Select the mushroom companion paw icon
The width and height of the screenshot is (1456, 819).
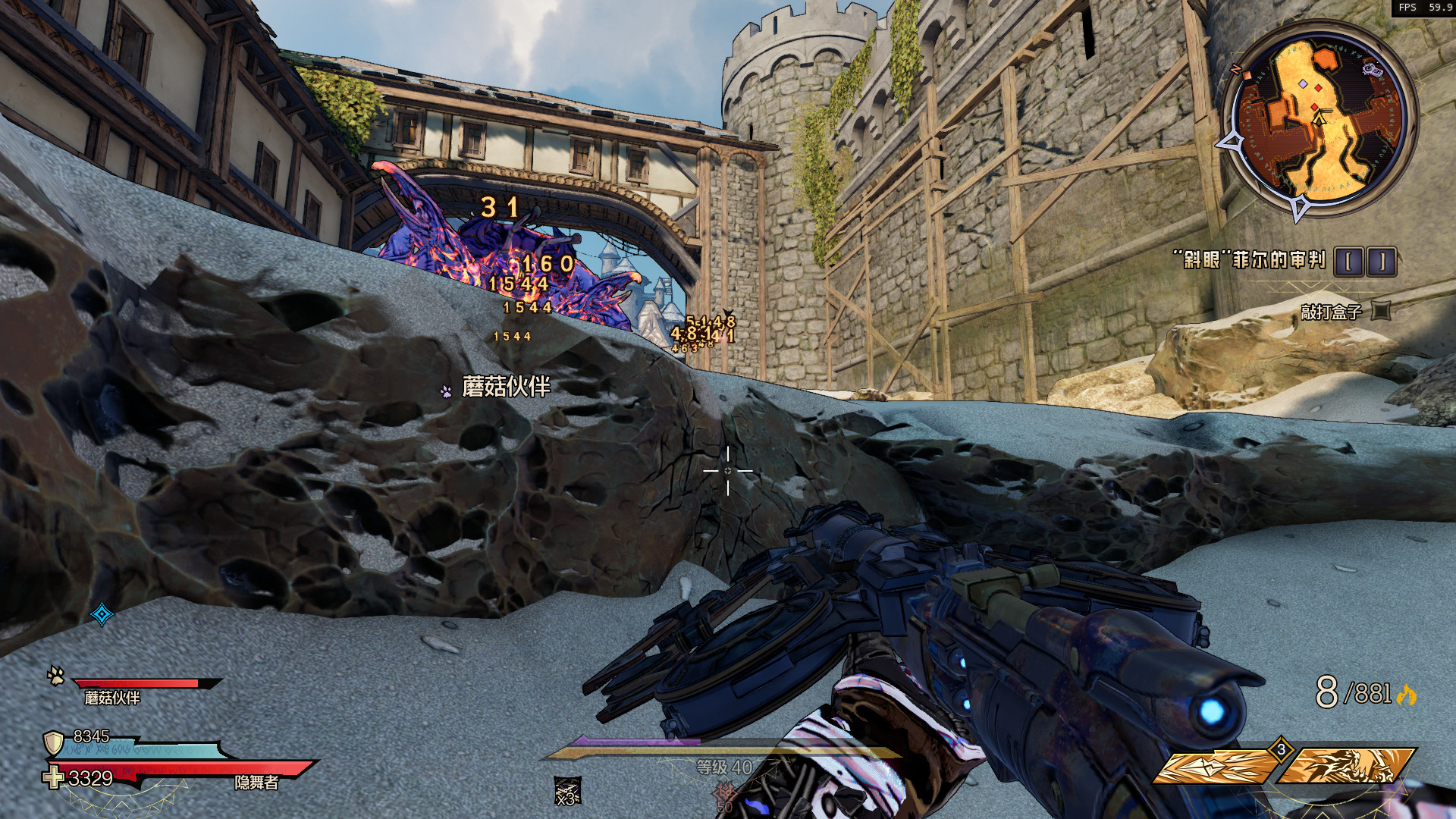[55, 675]
